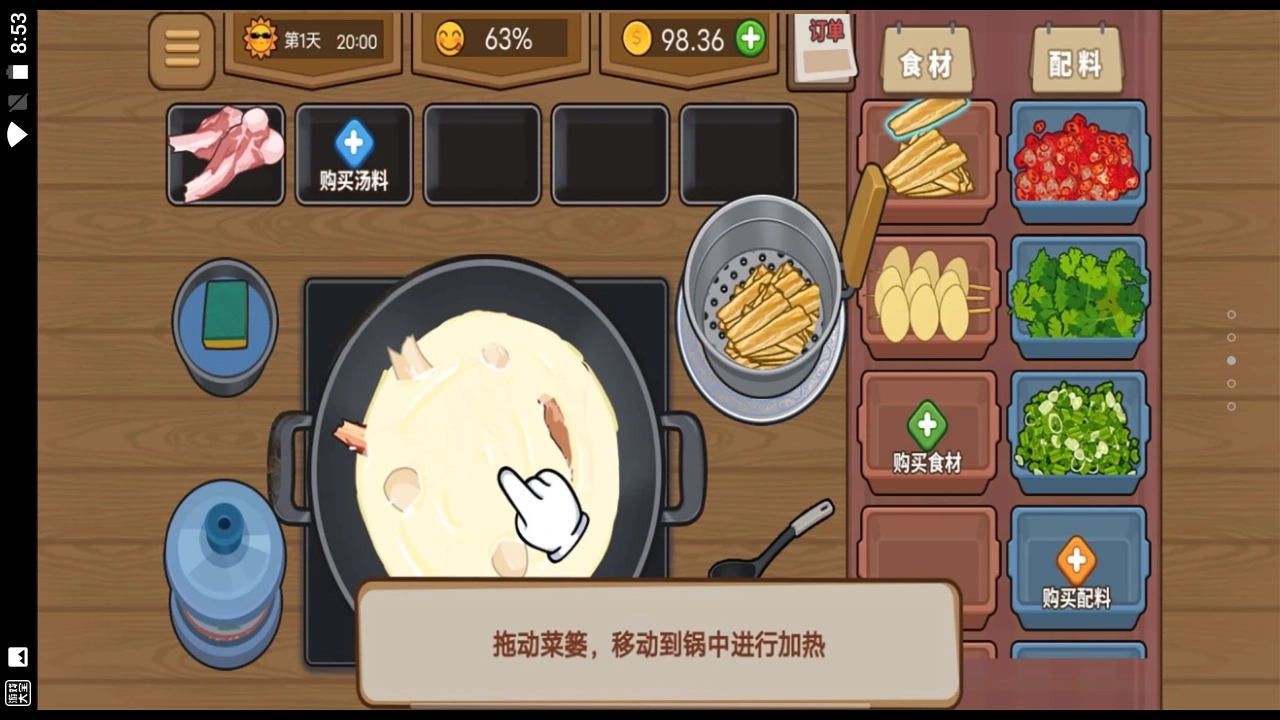Tap the 购买配料 buy condiment button
The width and height of the screenshot is (1280, 720).
tap(1075, 565)
